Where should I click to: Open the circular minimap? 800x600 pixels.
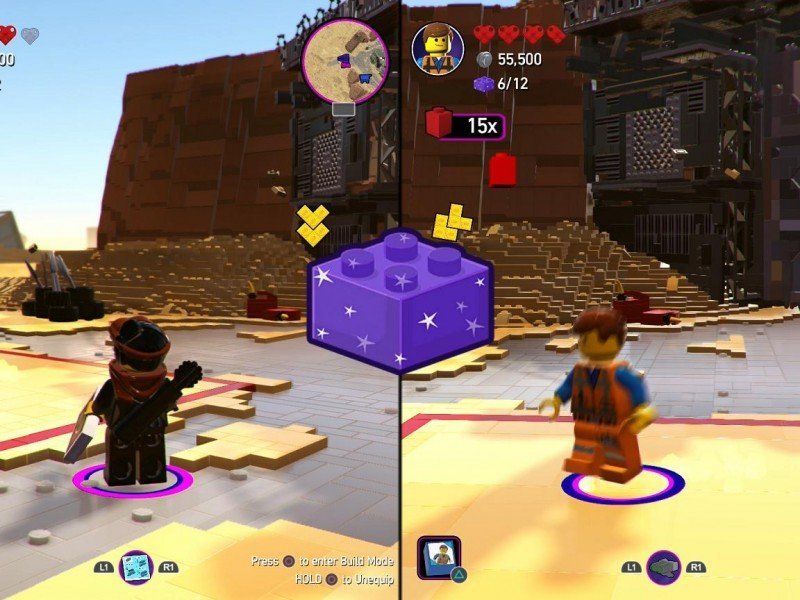pos(344,59)
